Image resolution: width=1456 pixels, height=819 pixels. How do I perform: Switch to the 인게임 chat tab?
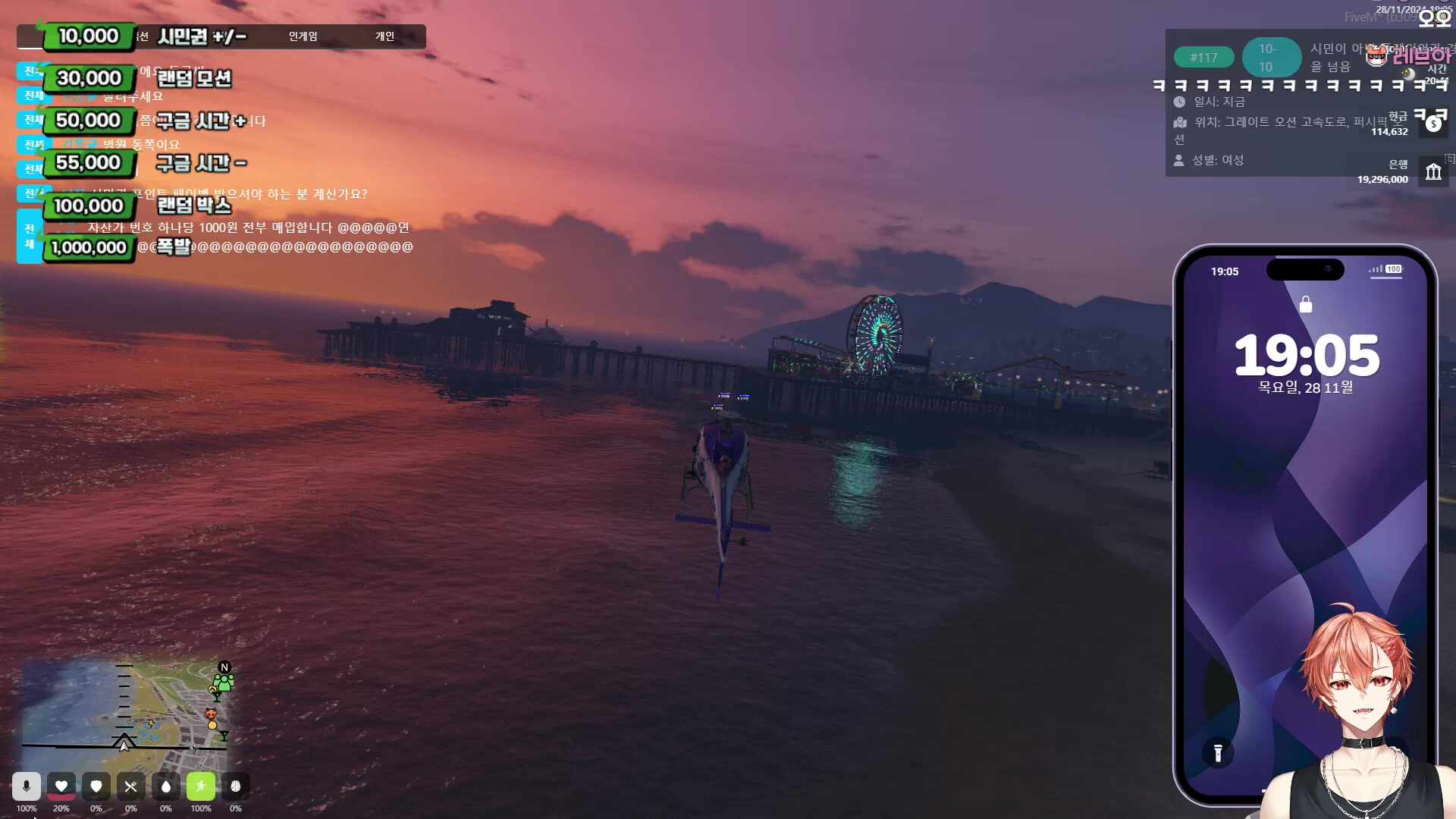[303, 36]
